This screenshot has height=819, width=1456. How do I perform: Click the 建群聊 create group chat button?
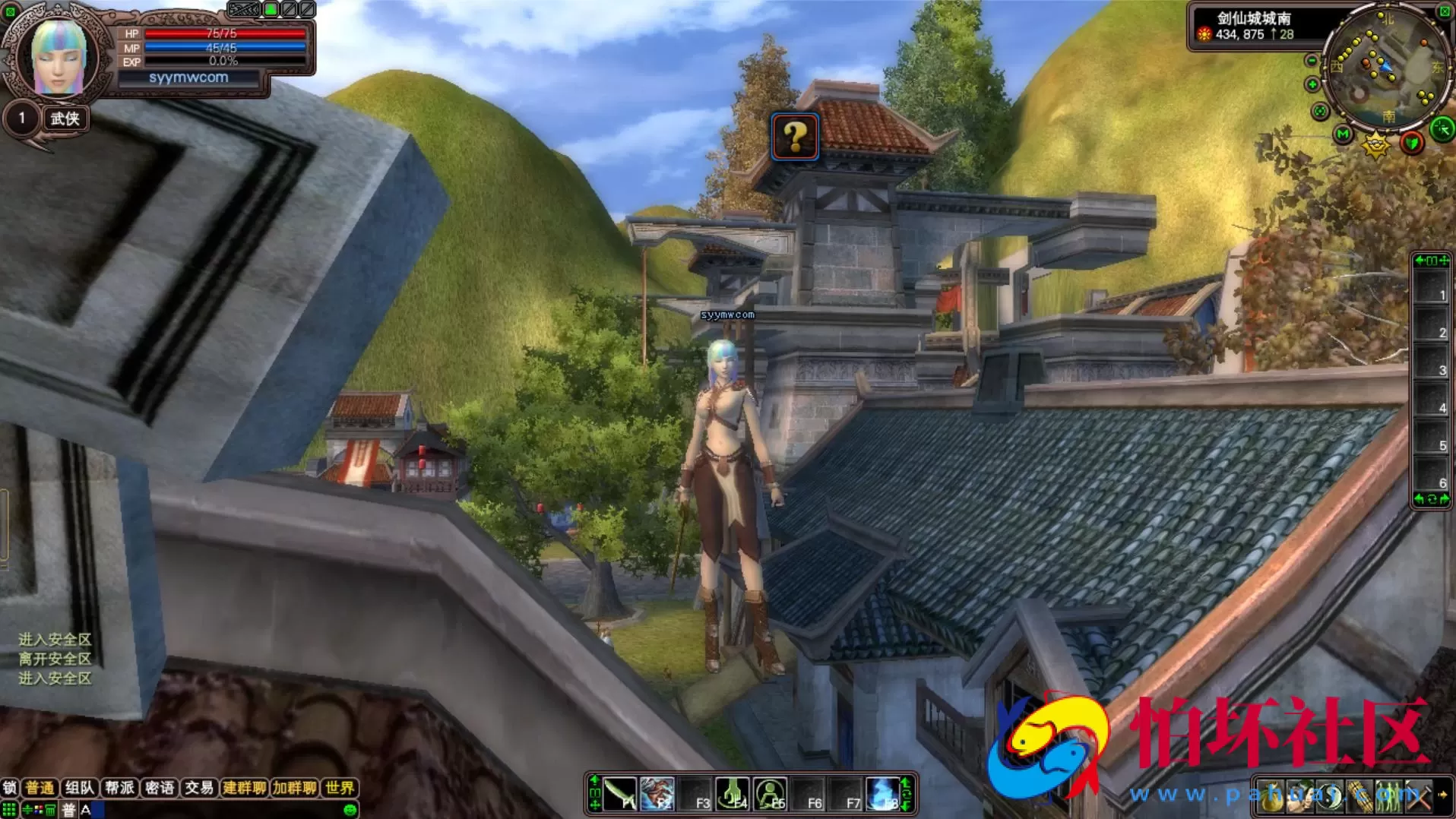(244, 788)
